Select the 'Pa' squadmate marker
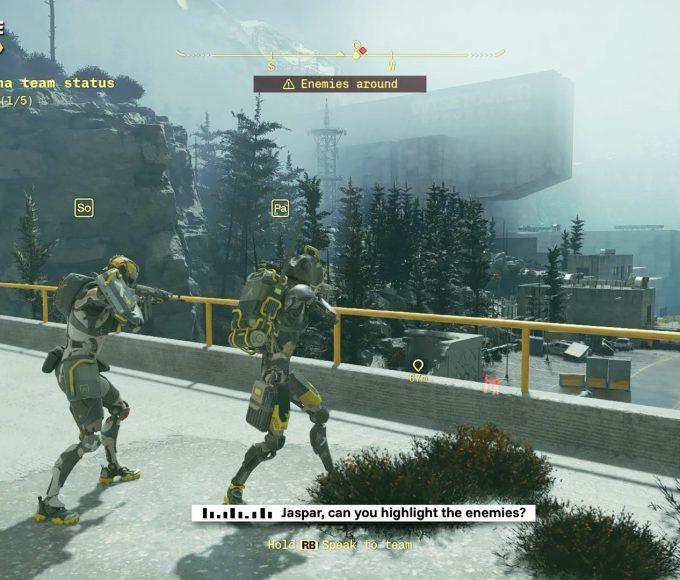 280,208
